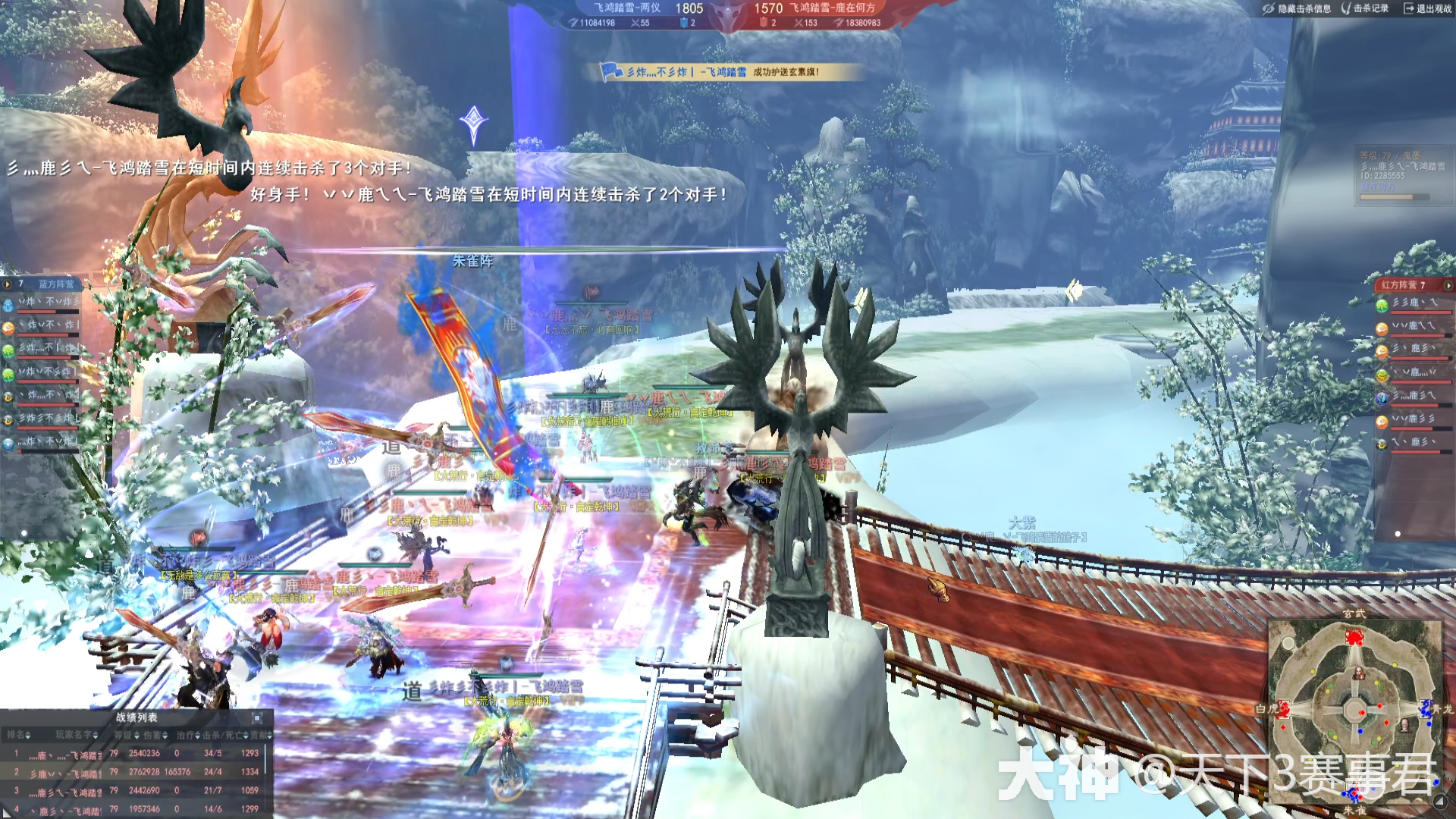The image size is (1456, 819).
Task: Select the rank 3 player row in scoreboard
Action: (x=136, y=790)
